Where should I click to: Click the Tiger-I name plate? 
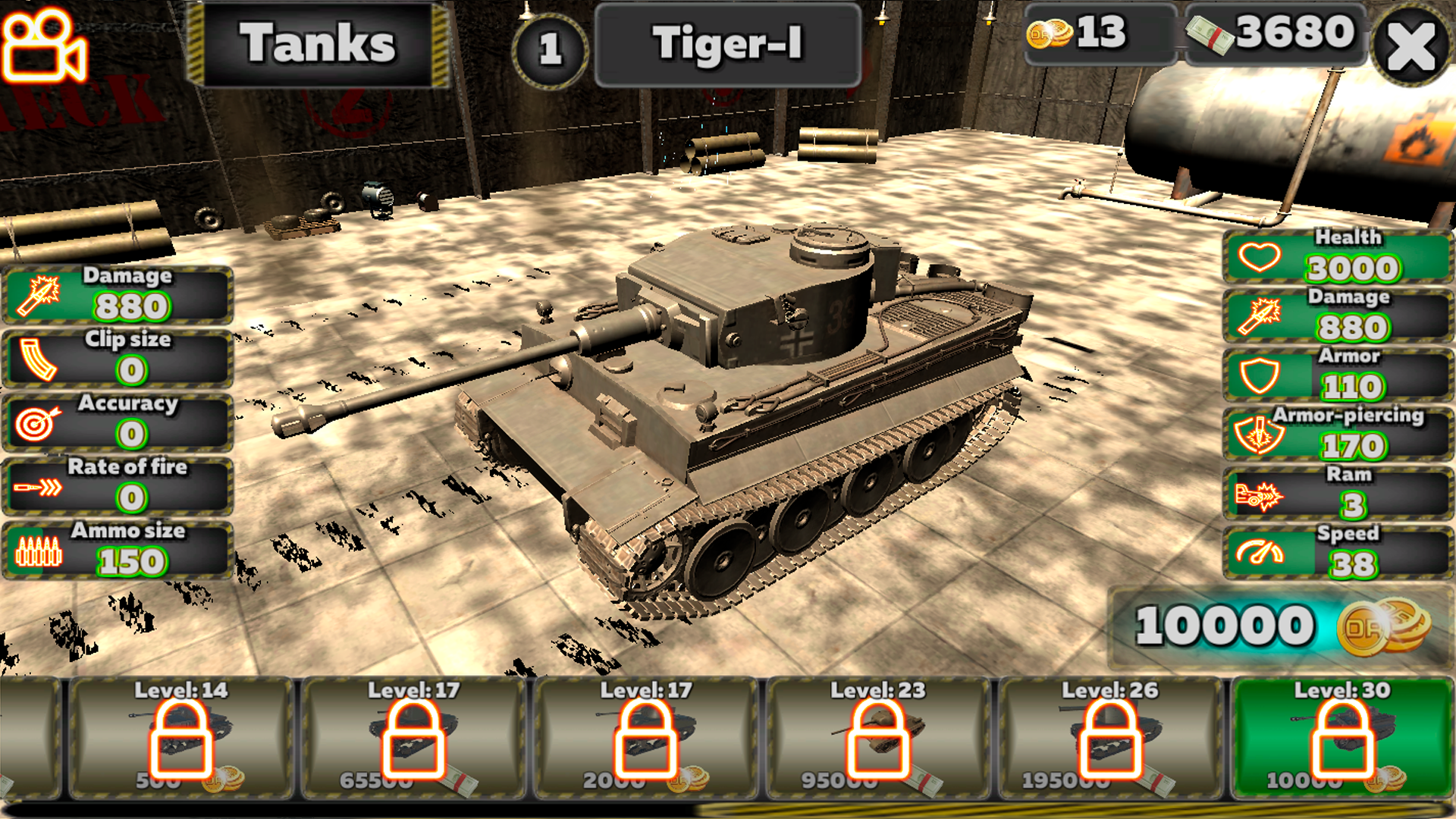click(x=726, y=44)
